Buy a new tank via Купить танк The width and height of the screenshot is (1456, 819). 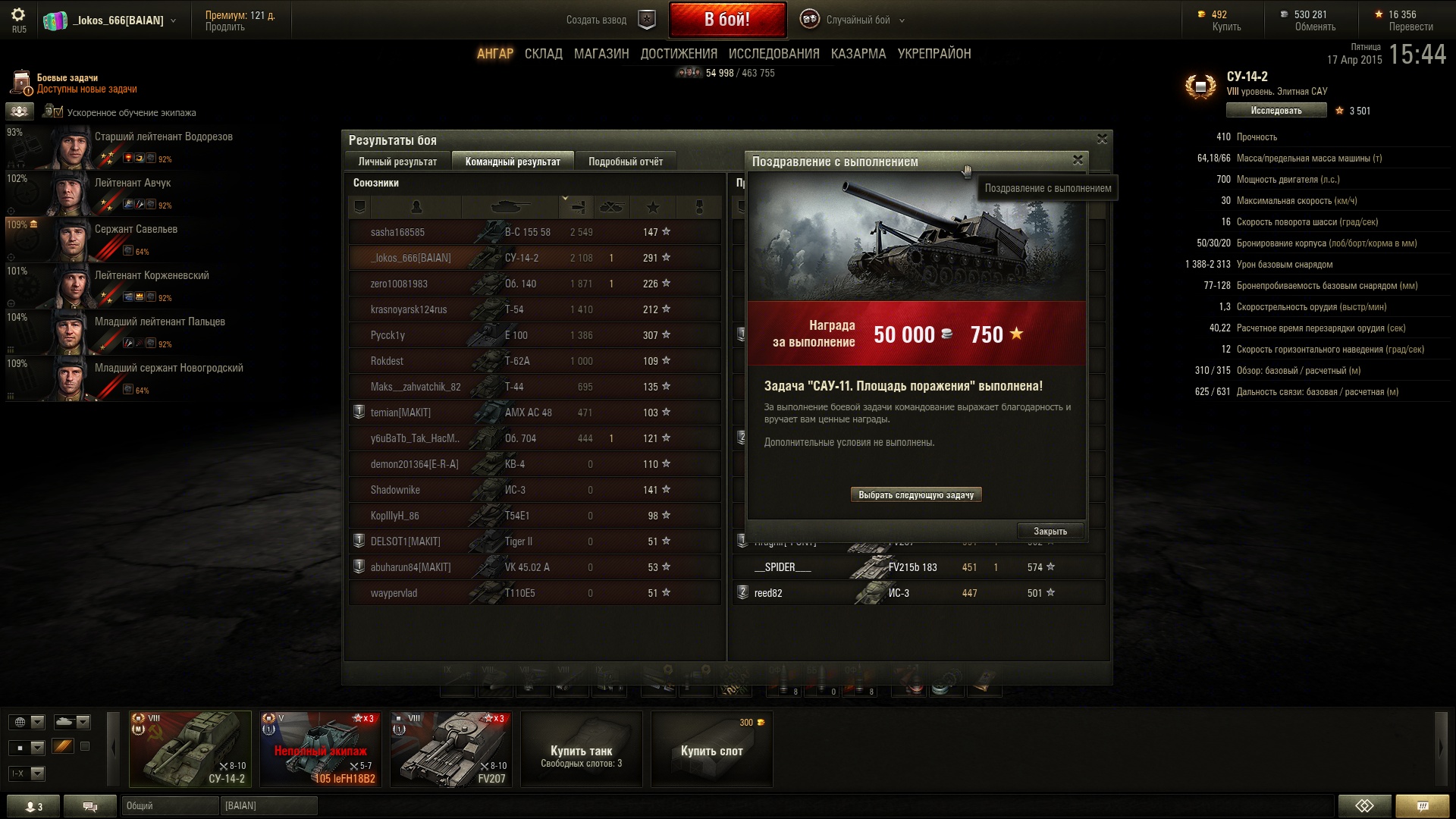click(581, 749)
